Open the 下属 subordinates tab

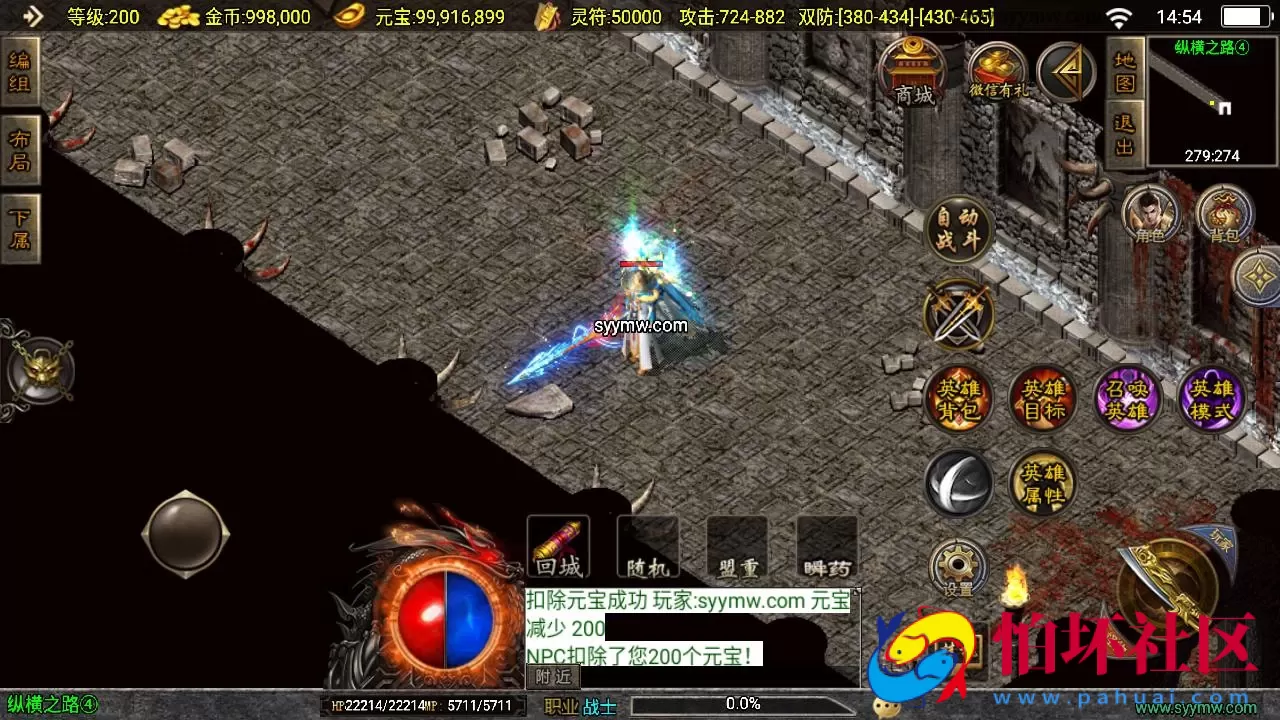[x=20, y=229]
